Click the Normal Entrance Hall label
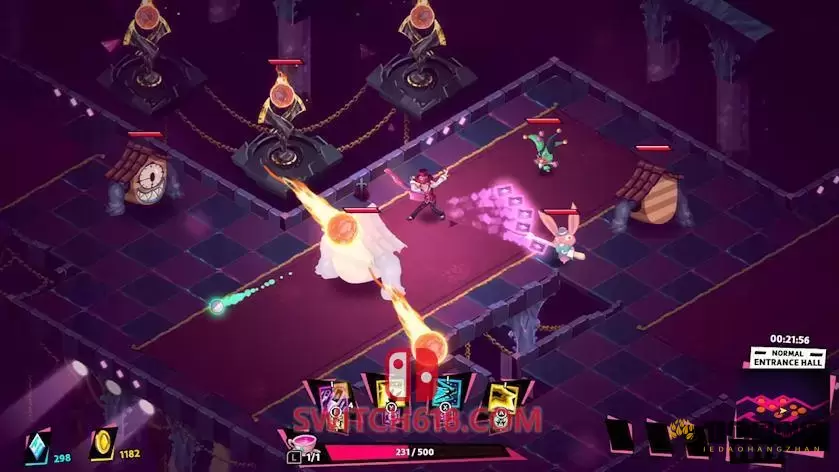839x472 pixels. (786, 358)
